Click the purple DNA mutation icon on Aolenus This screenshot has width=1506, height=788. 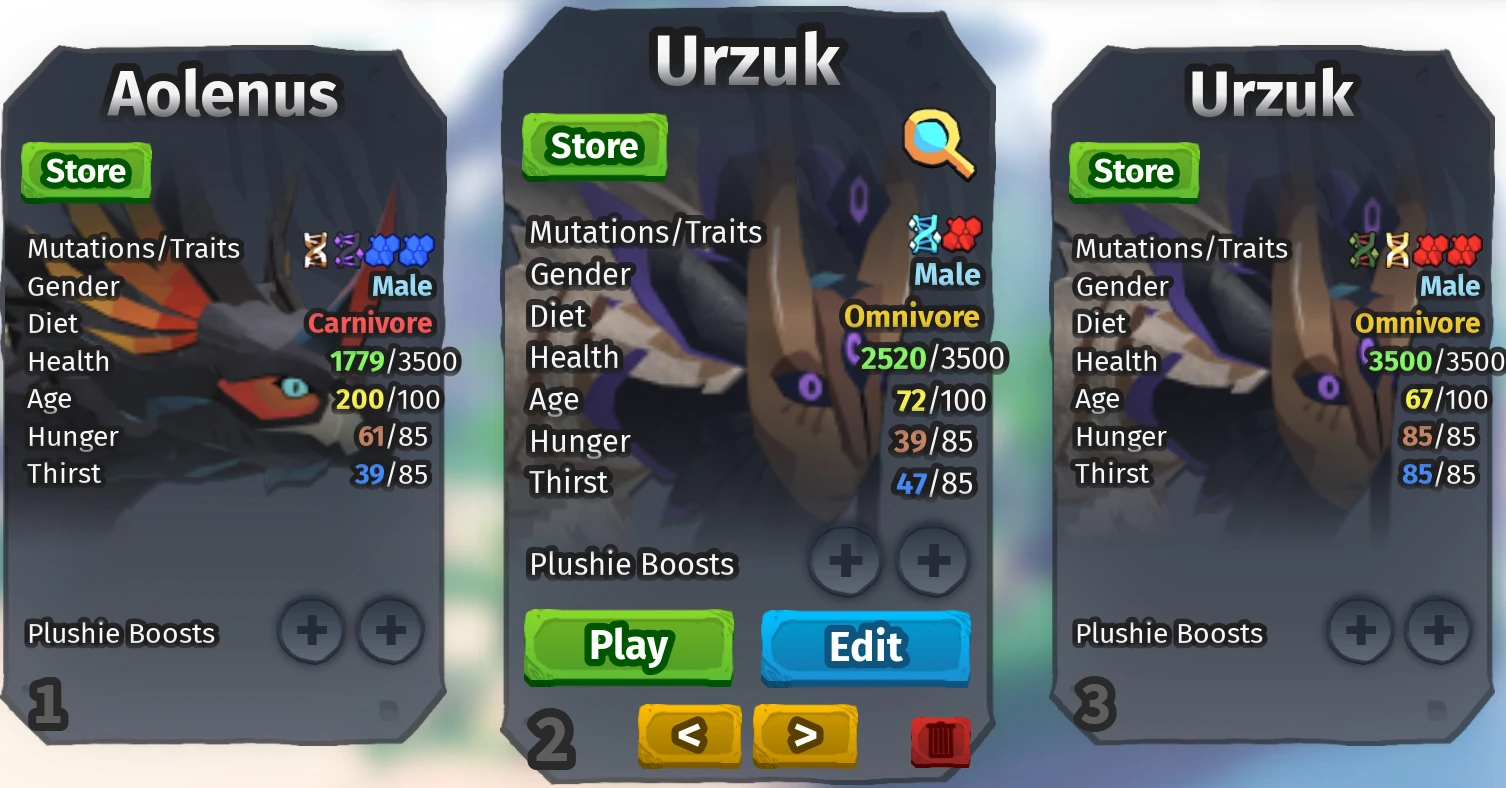pos(346,248)
